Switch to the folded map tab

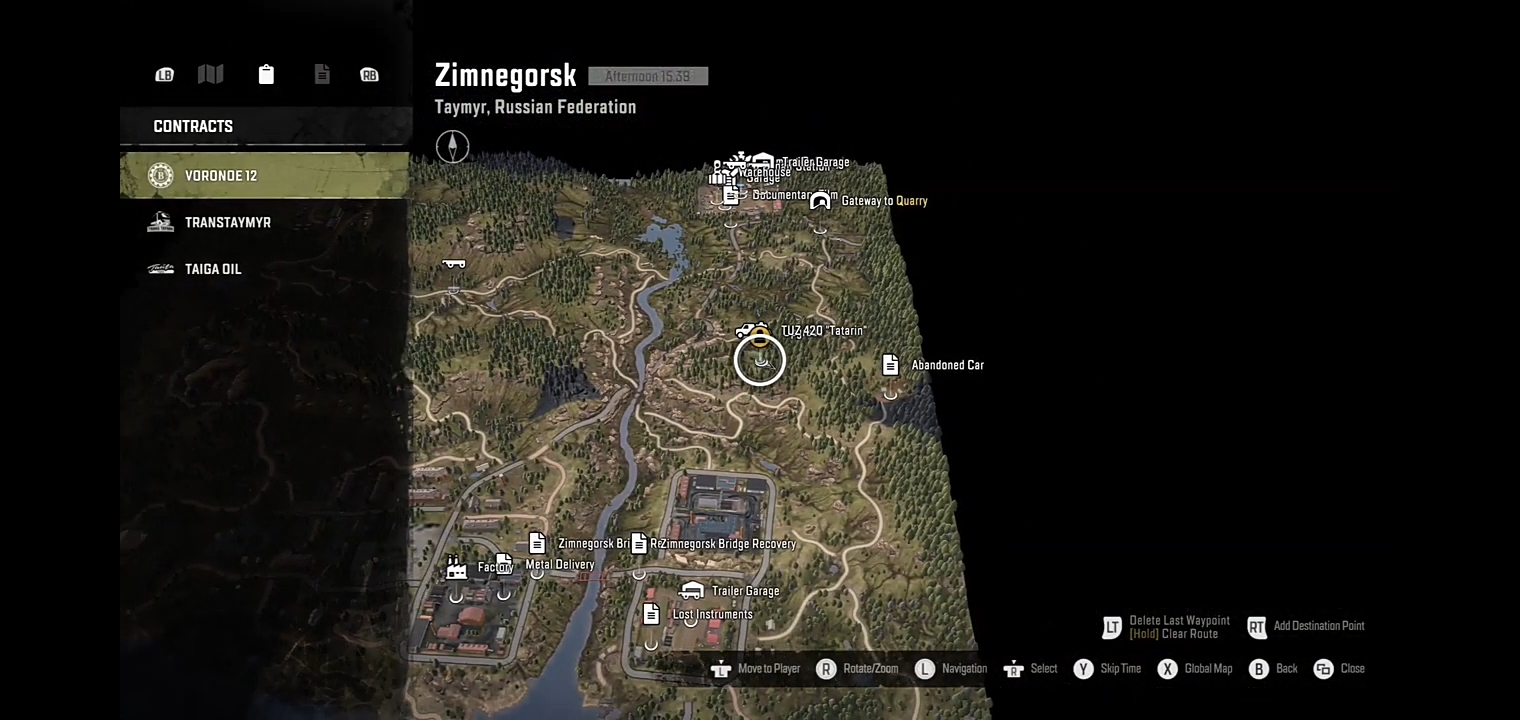coord(210,74)
